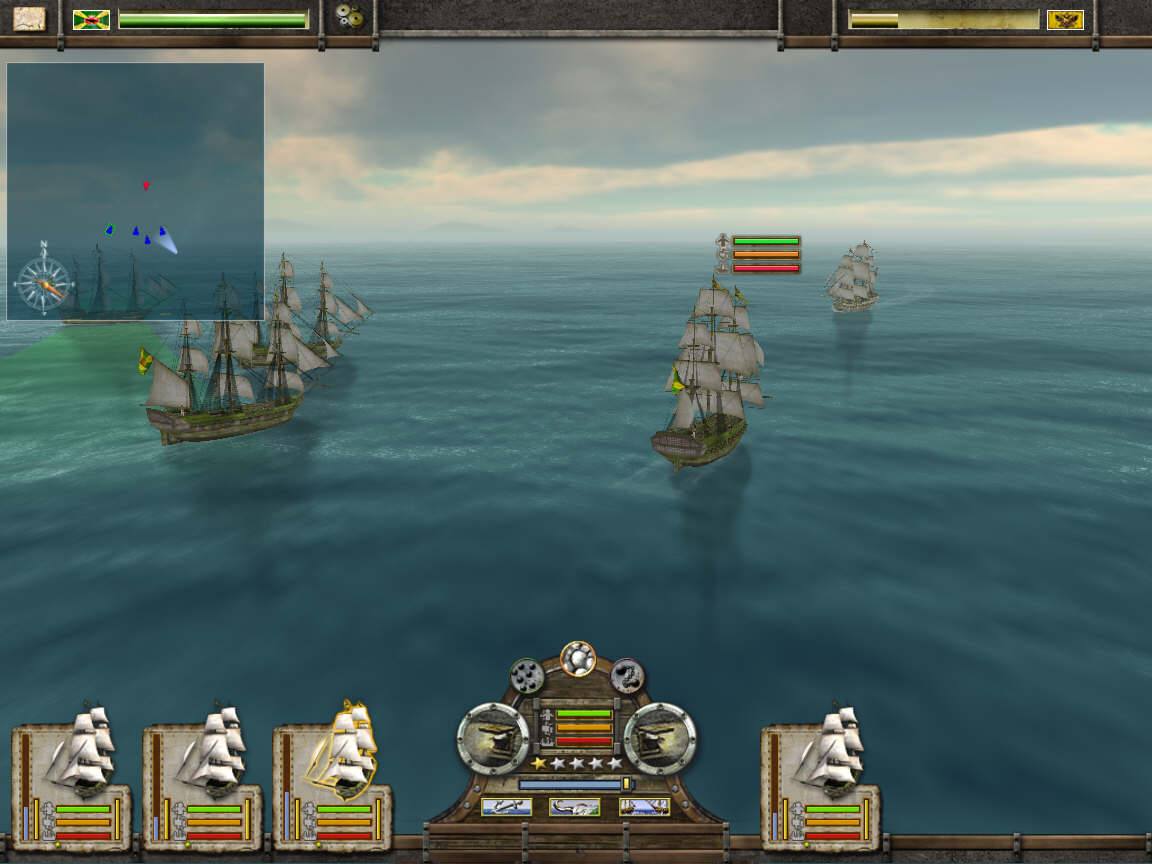The image size is (1152, 864).
Task: Click the parchment map icon
Action: pyautogui.click(x=29, y=19)
